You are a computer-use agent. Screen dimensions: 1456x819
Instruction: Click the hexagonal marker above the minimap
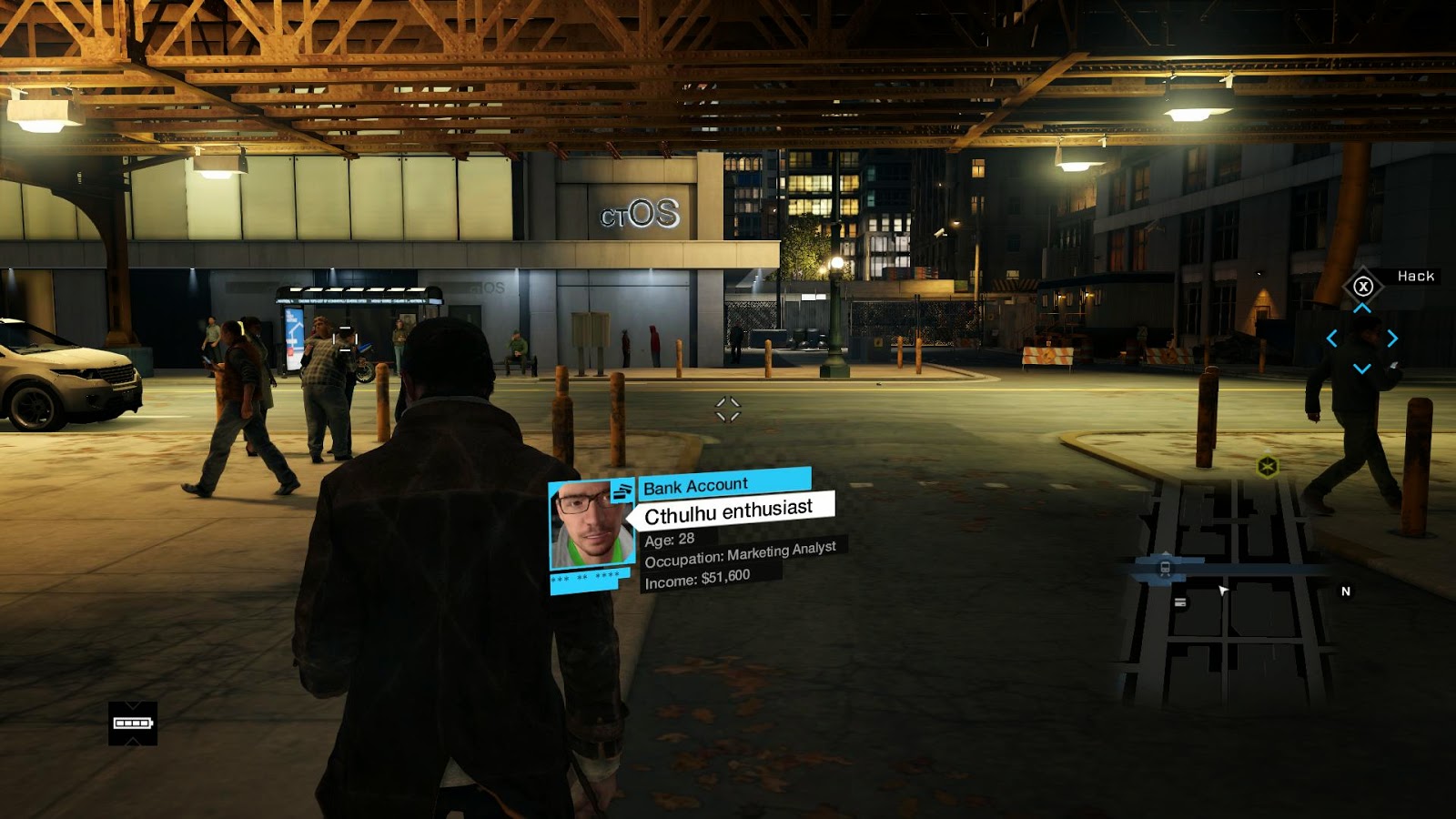1268,467
